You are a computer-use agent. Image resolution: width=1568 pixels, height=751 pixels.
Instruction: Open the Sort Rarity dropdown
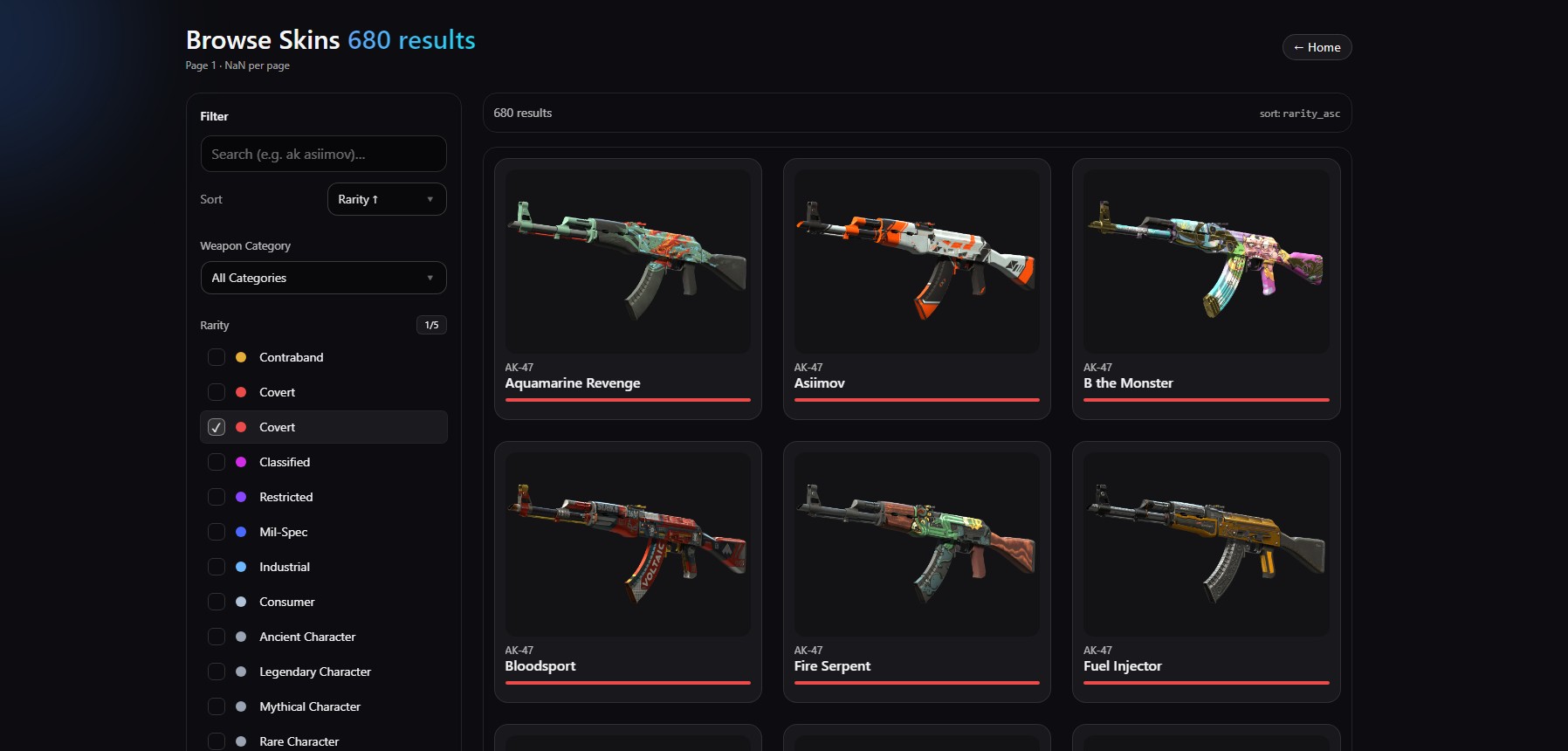387,199
